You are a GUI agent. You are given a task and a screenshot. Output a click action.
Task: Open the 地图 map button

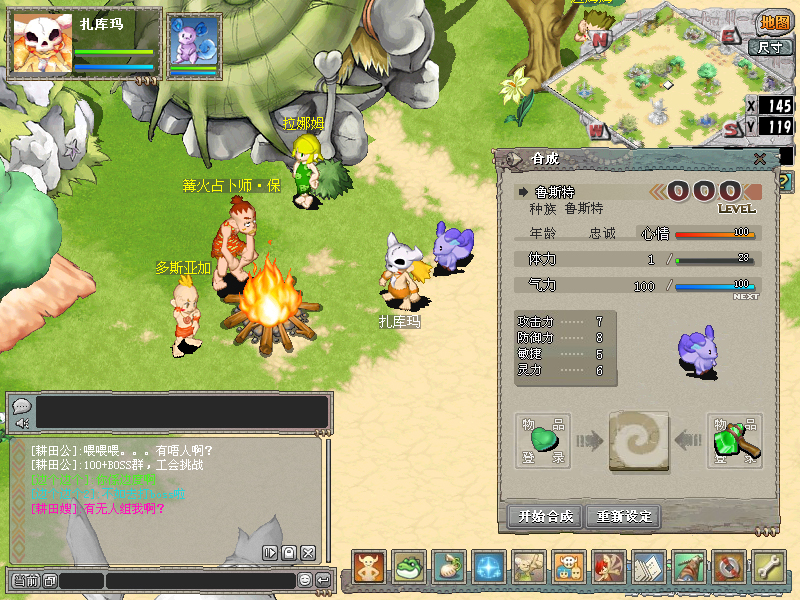tap(775, 22)
